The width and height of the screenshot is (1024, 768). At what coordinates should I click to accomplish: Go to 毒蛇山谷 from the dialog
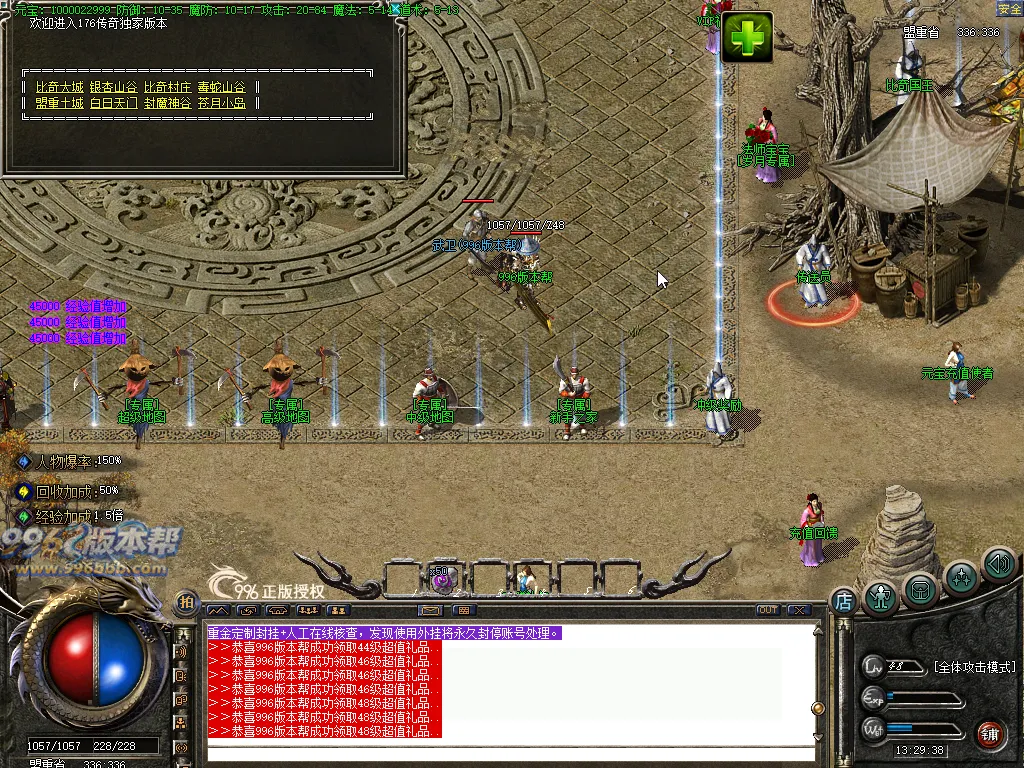coord(222,87)
